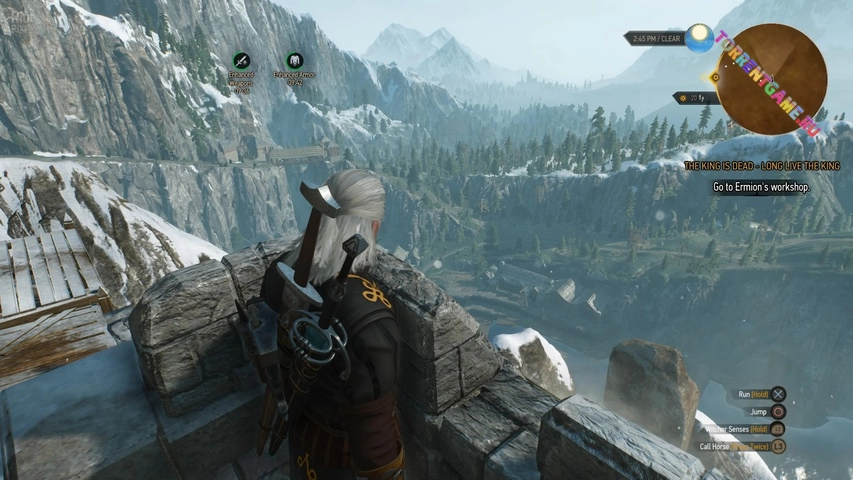Select the yellow quest marker on minimap edge

click(x=714, y=76)
